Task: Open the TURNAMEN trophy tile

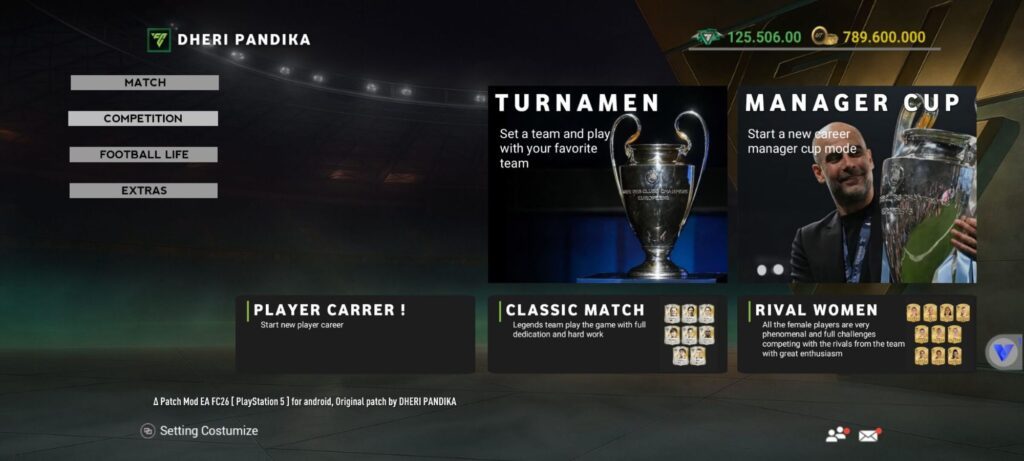Action: click(607, 185)
